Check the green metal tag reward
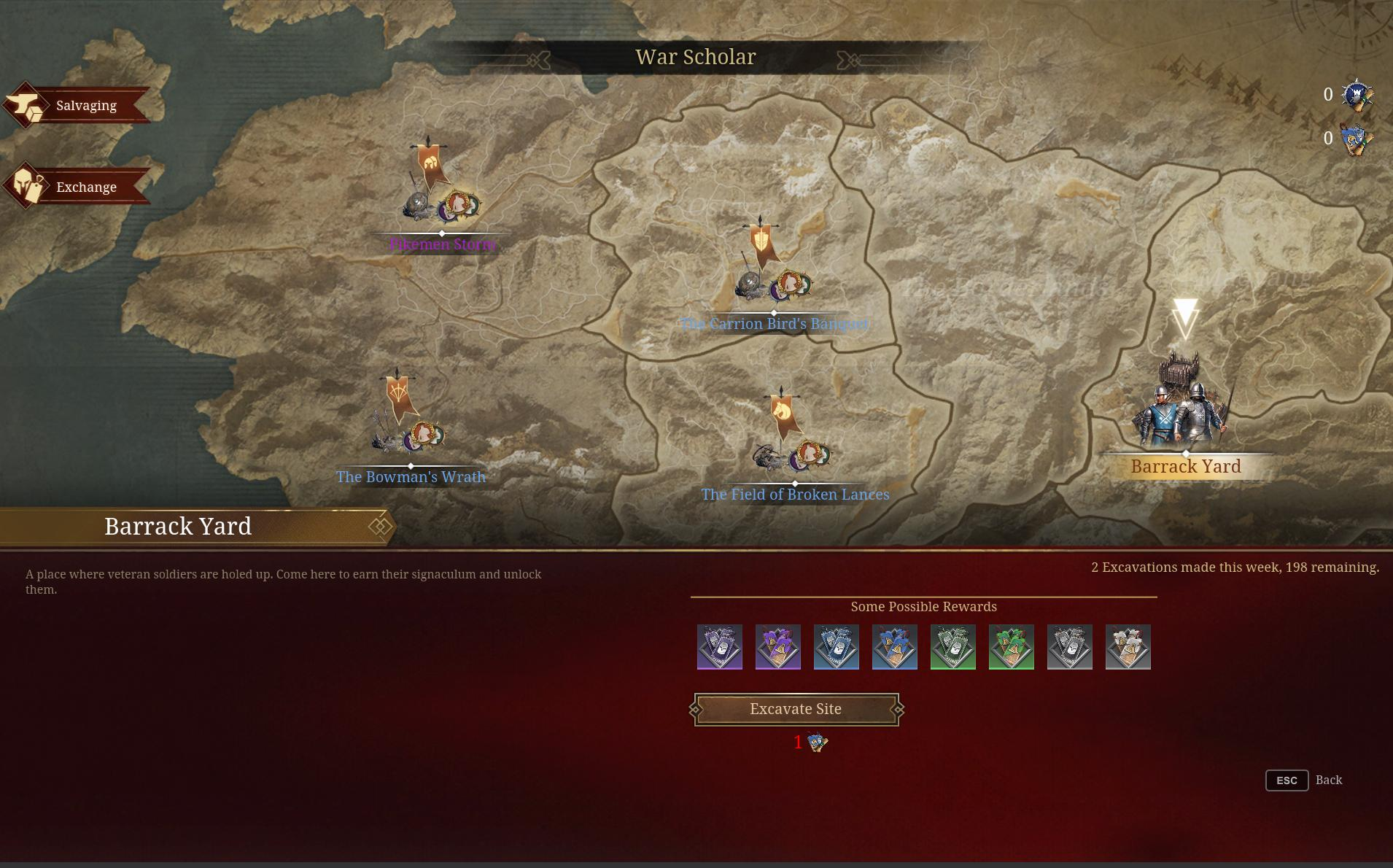The width and height of the screenshot is (1393, 868). [x=953, y=647]
